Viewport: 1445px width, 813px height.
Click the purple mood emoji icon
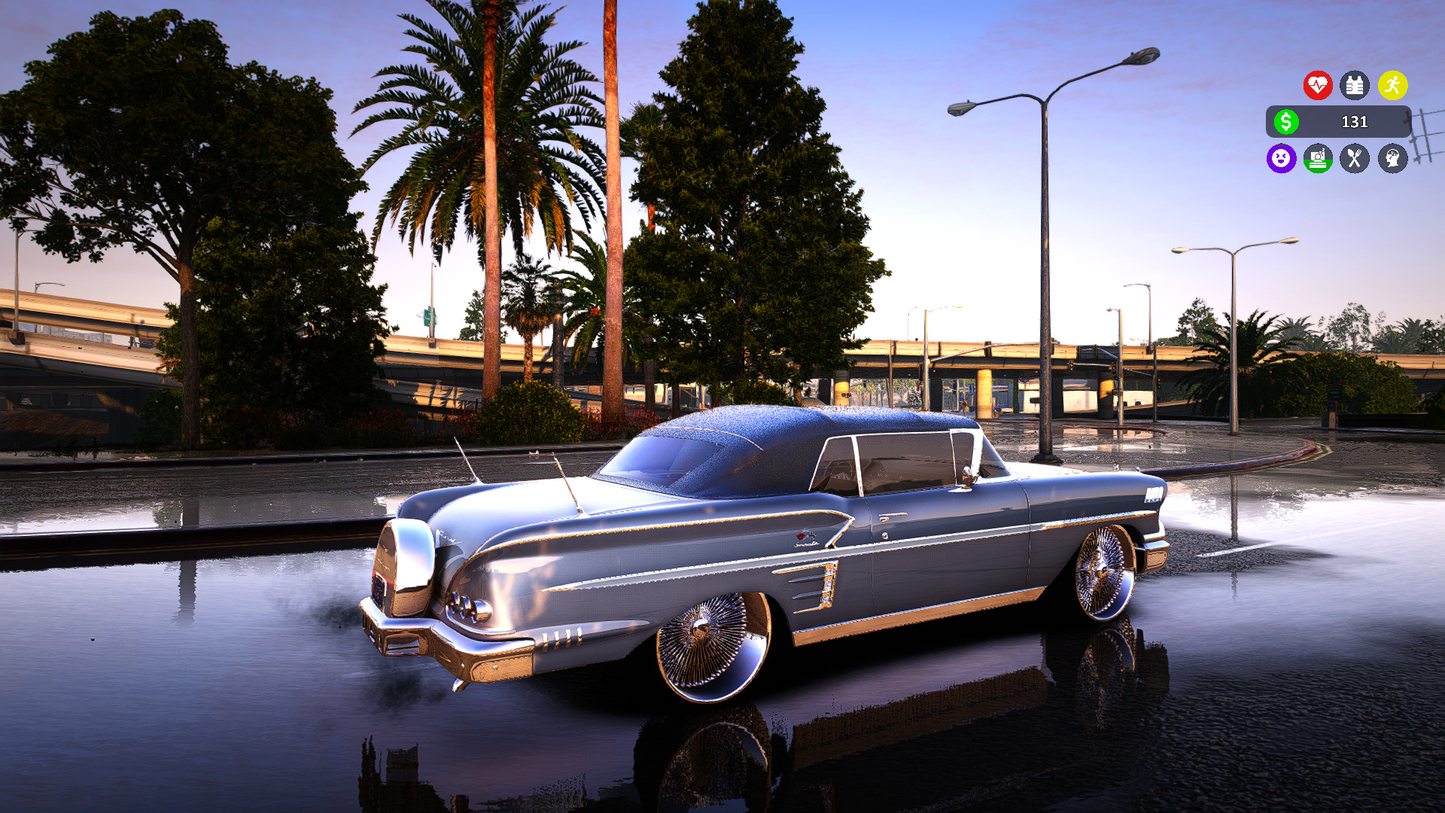coord(1281,157)
